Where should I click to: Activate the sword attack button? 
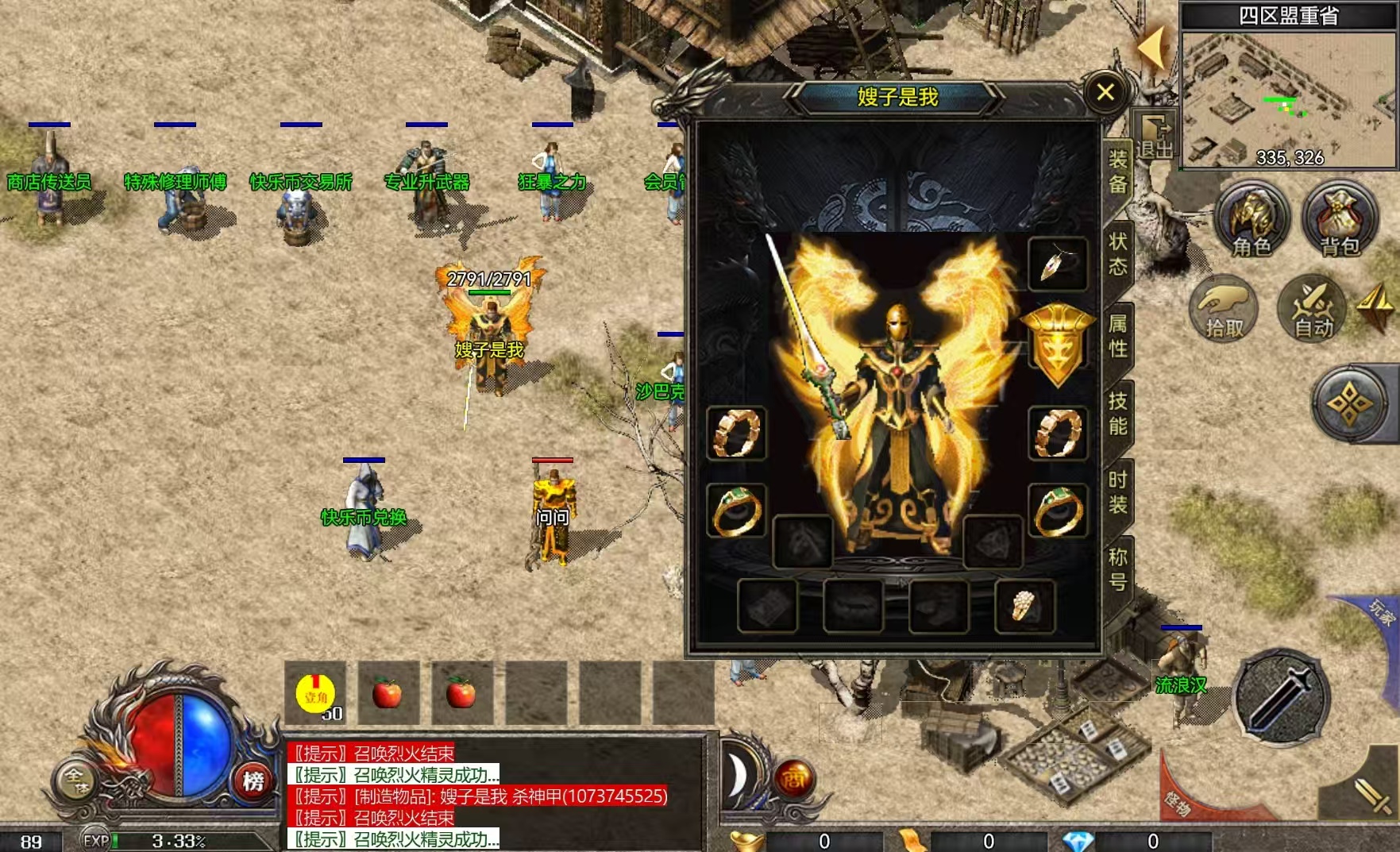pyautogui.click(x=1280, y=696)
